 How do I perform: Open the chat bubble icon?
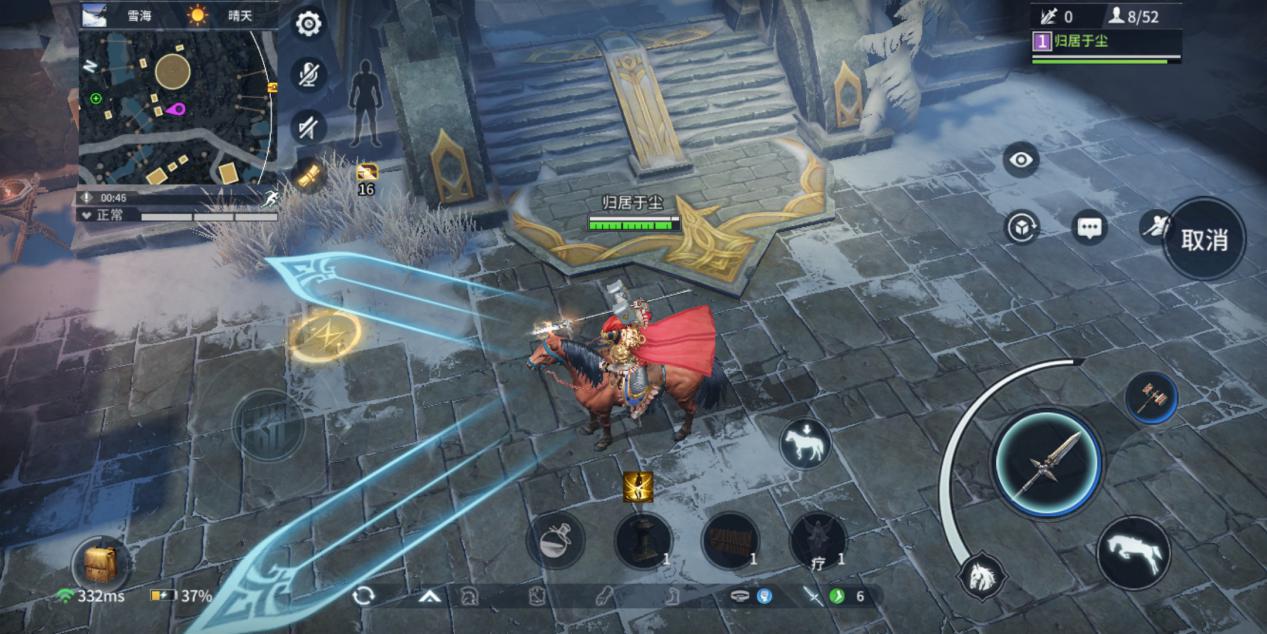1089,227
